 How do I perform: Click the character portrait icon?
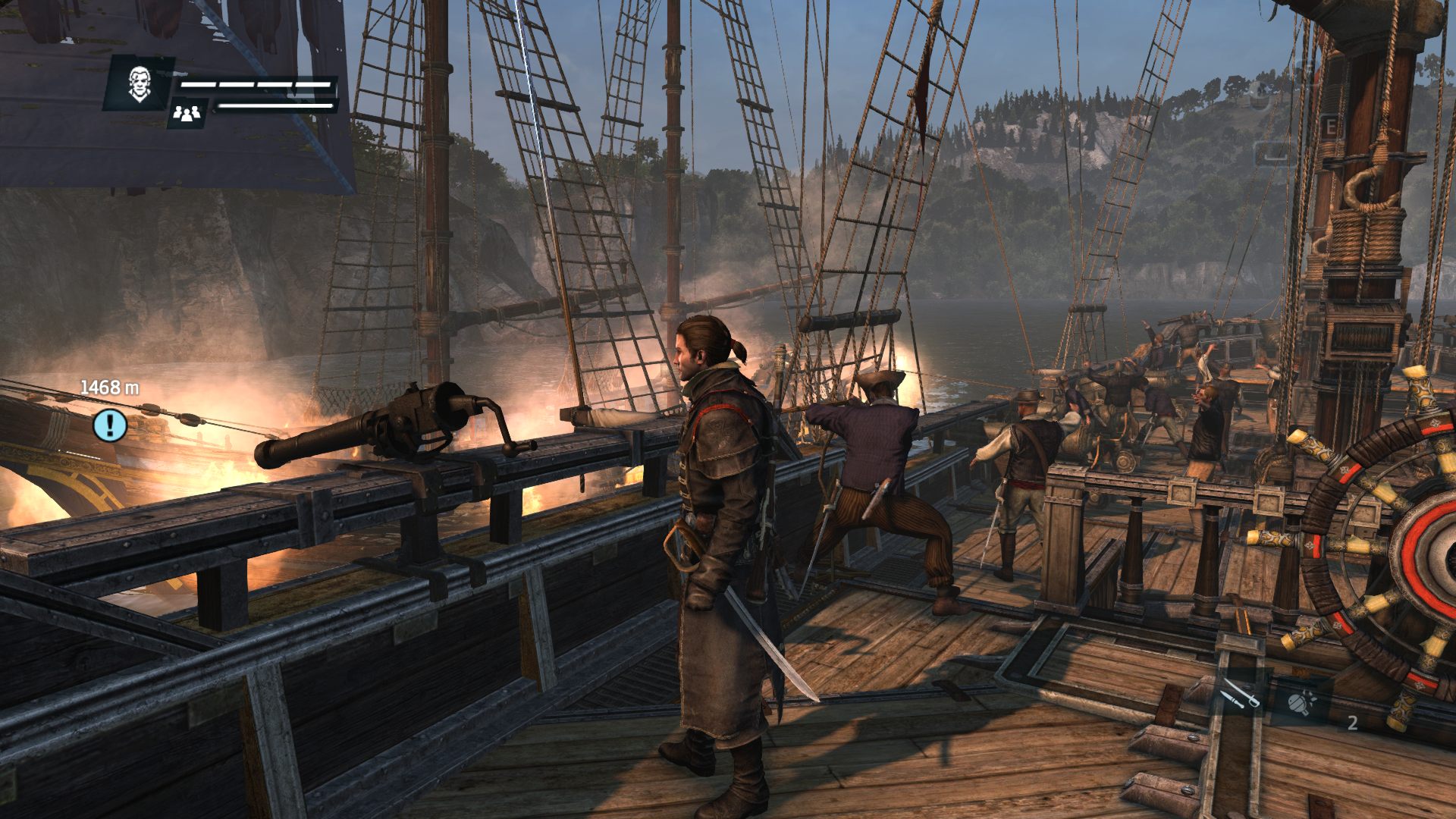[140, 83]
